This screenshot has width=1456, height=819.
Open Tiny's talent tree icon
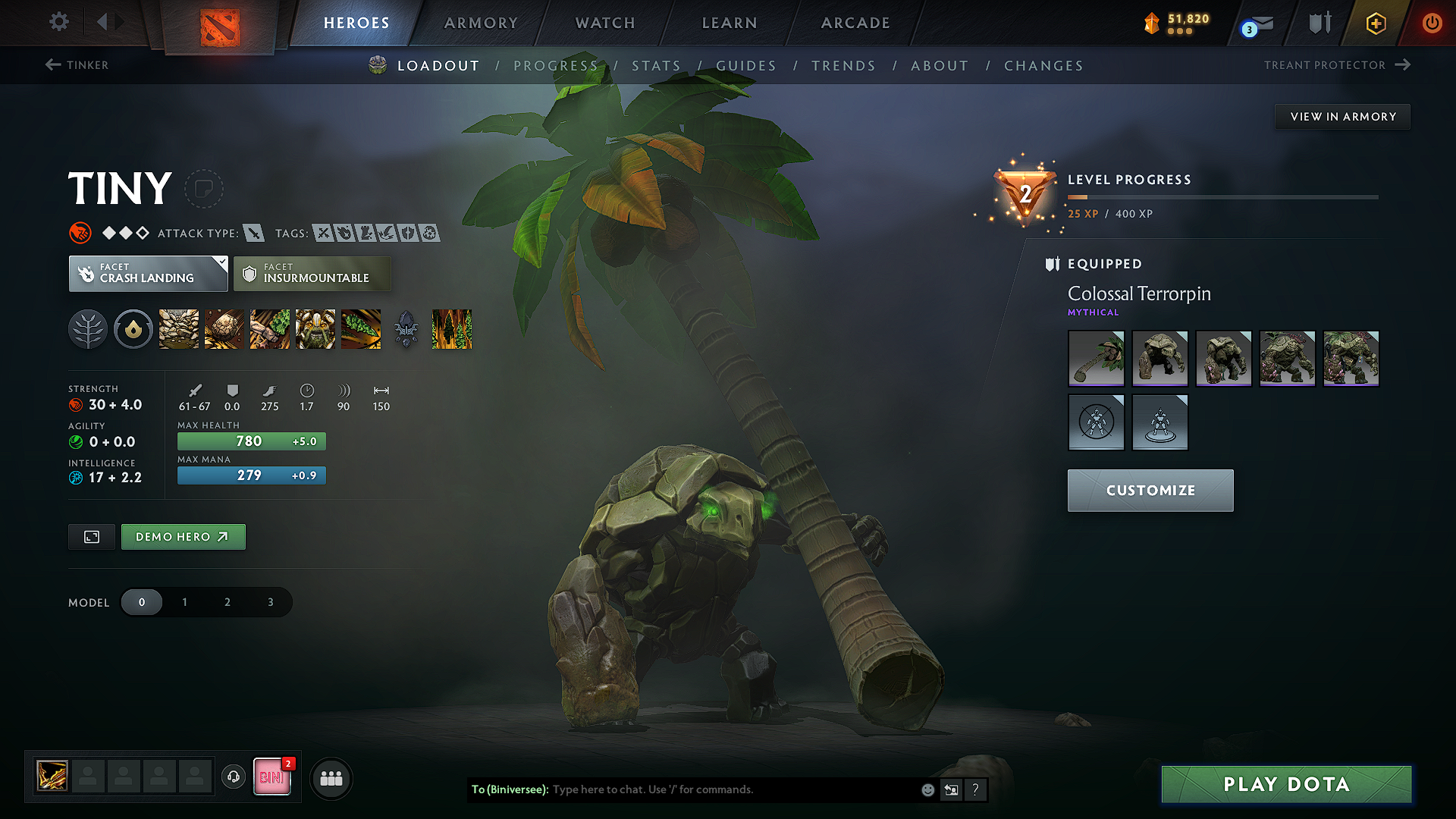[x=88, y=329]
